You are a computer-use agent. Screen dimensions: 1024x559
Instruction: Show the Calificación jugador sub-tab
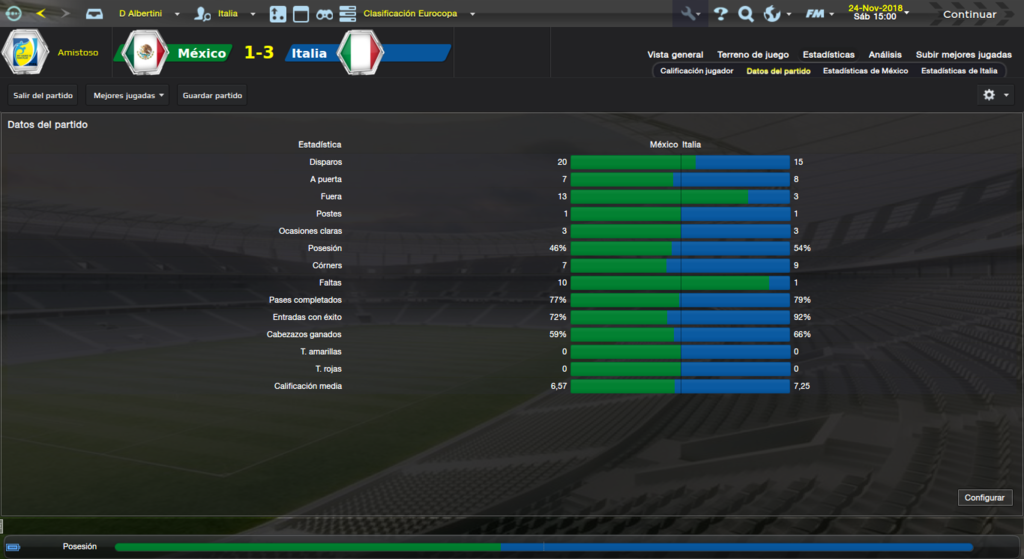point(697,71)
